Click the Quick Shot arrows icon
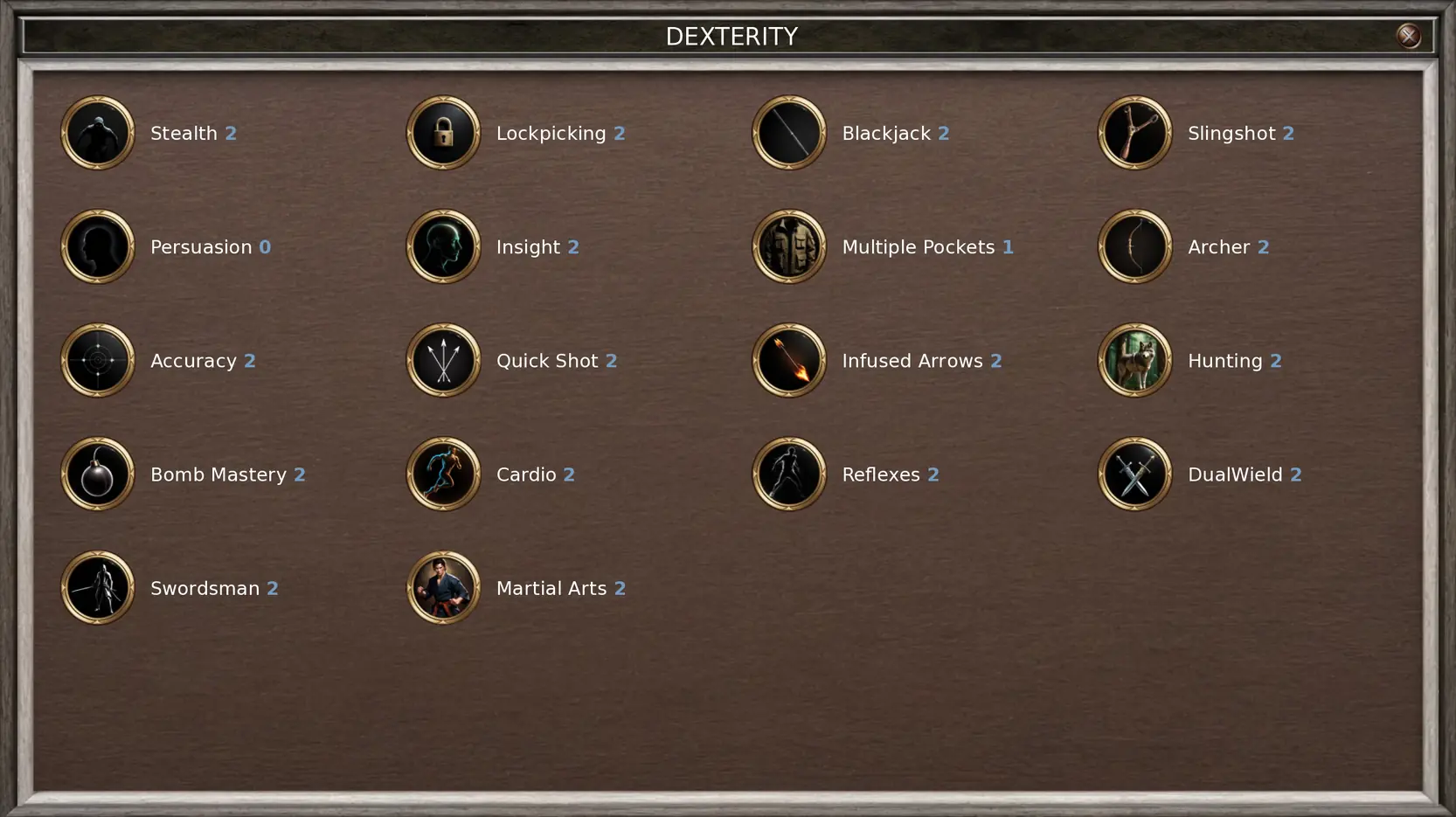Screen dimensions: 1456x817 coord(443,360)
